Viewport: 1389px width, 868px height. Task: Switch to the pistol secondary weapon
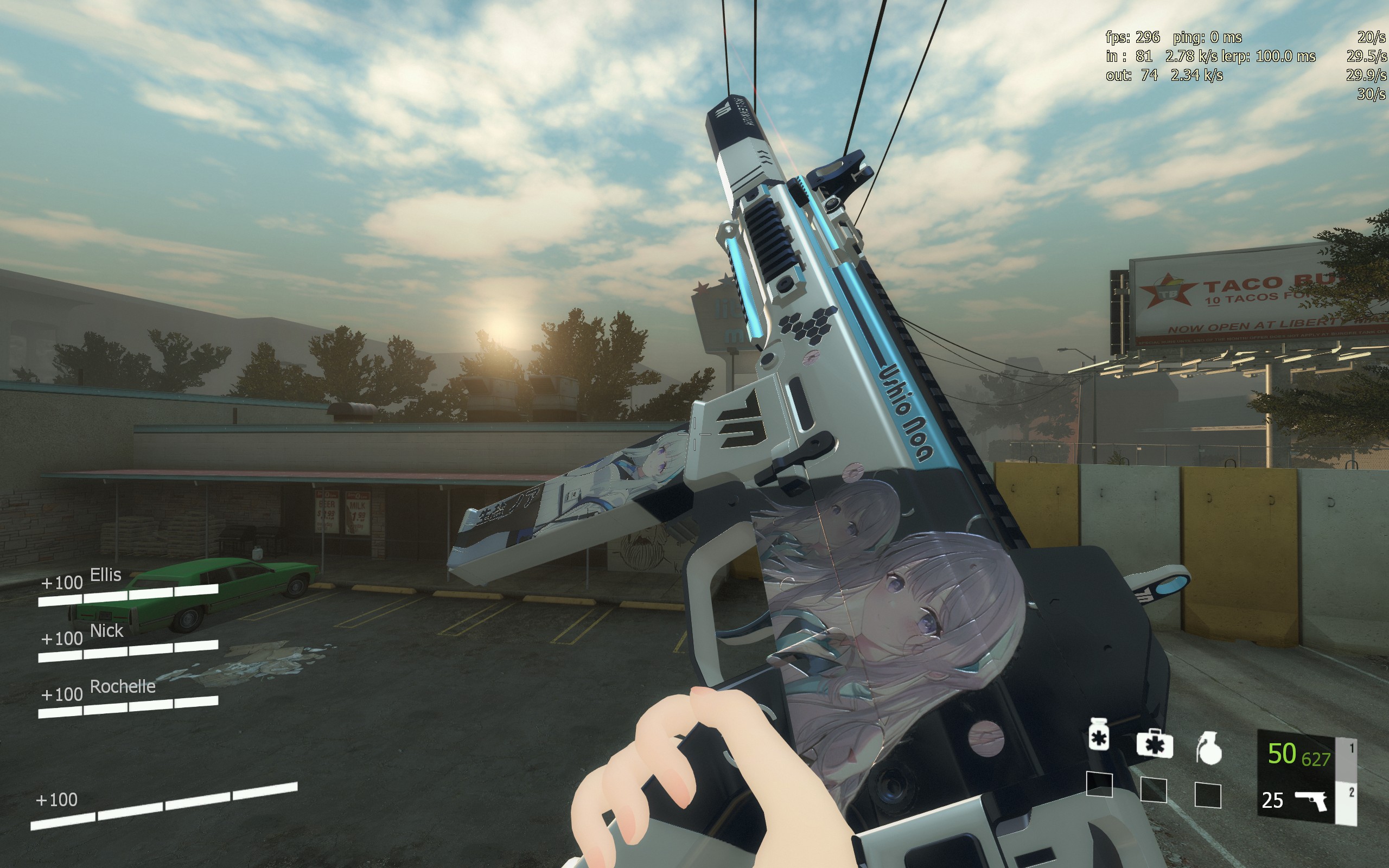1310,800
